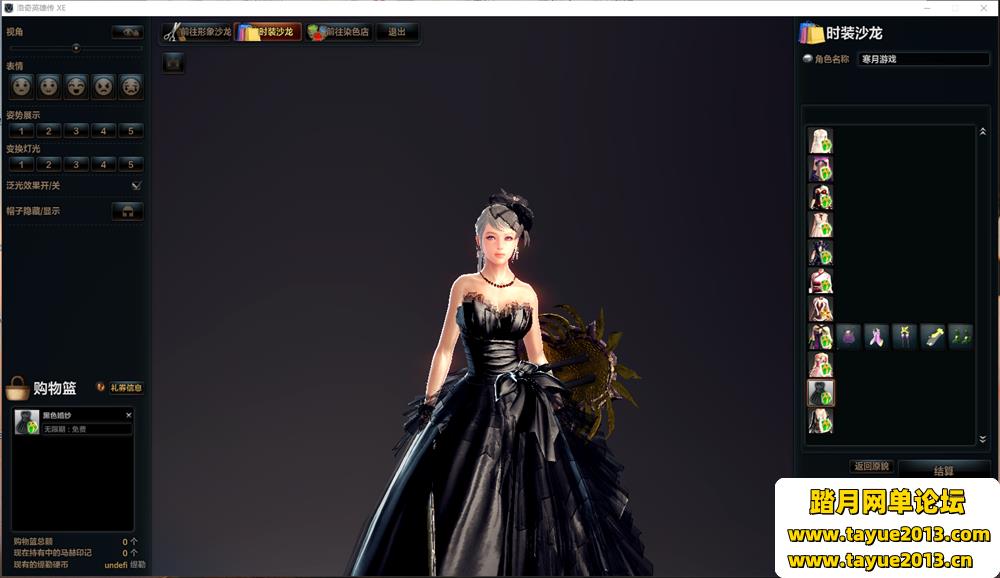The image size is (1000, 578).
Task: Choose the laughing face expression
Action: 76,87
